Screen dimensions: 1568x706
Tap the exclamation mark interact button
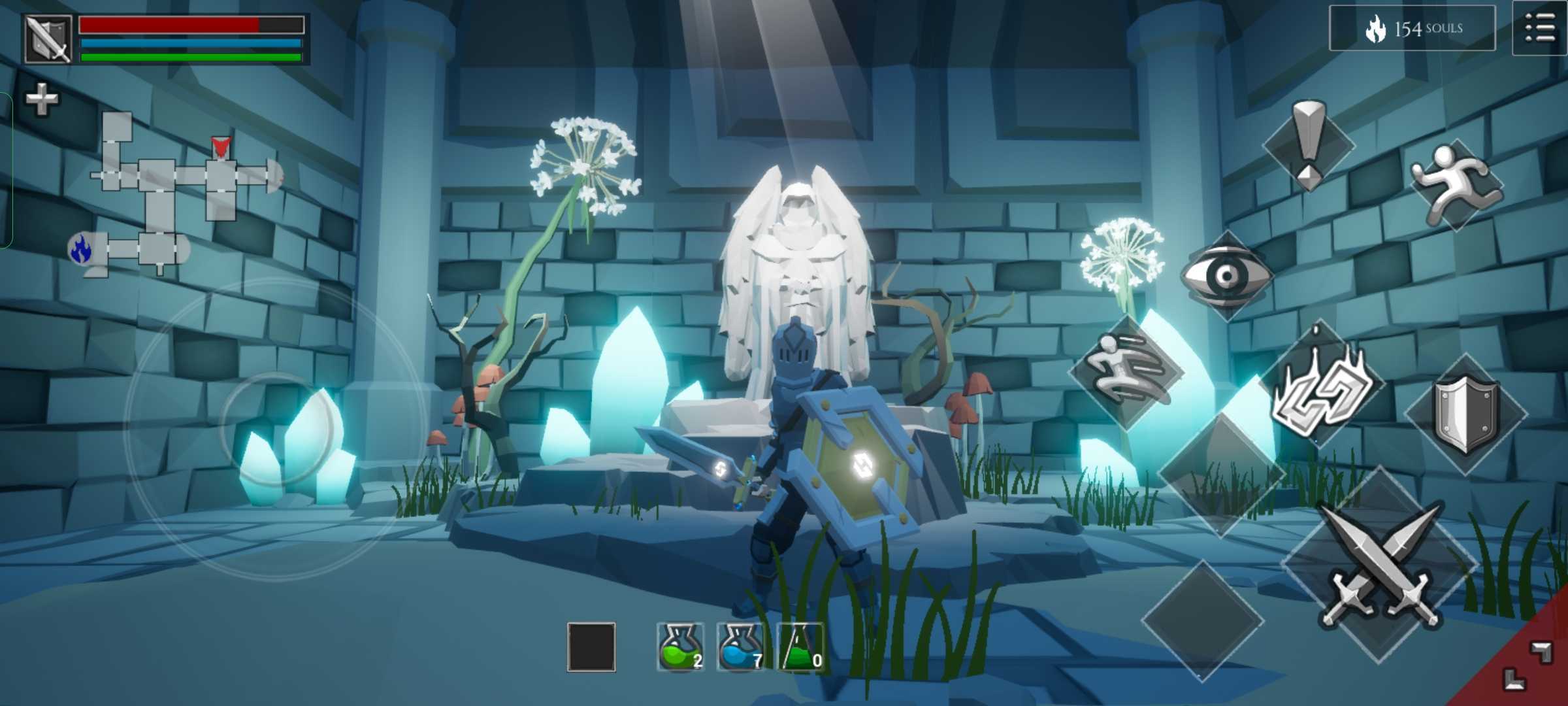point(1309,145)
